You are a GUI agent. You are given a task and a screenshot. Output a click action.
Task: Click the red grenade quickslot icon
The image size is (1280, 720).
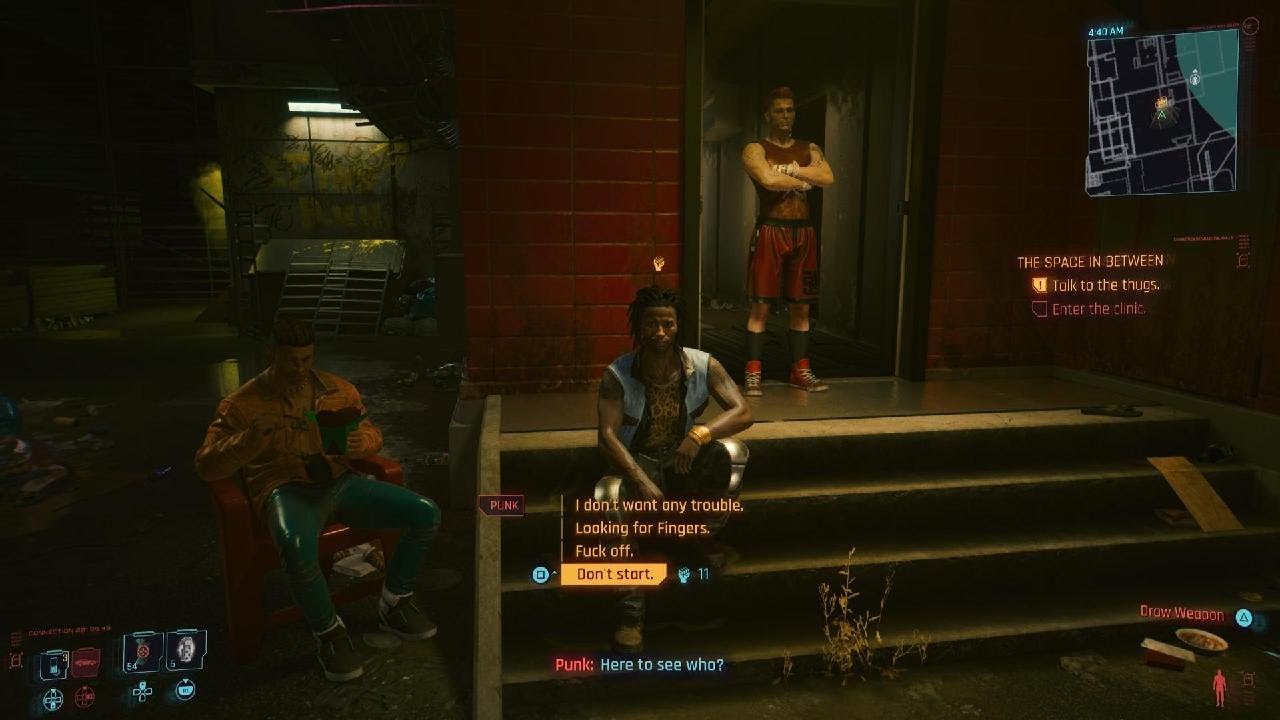click(x=85, y=663)
